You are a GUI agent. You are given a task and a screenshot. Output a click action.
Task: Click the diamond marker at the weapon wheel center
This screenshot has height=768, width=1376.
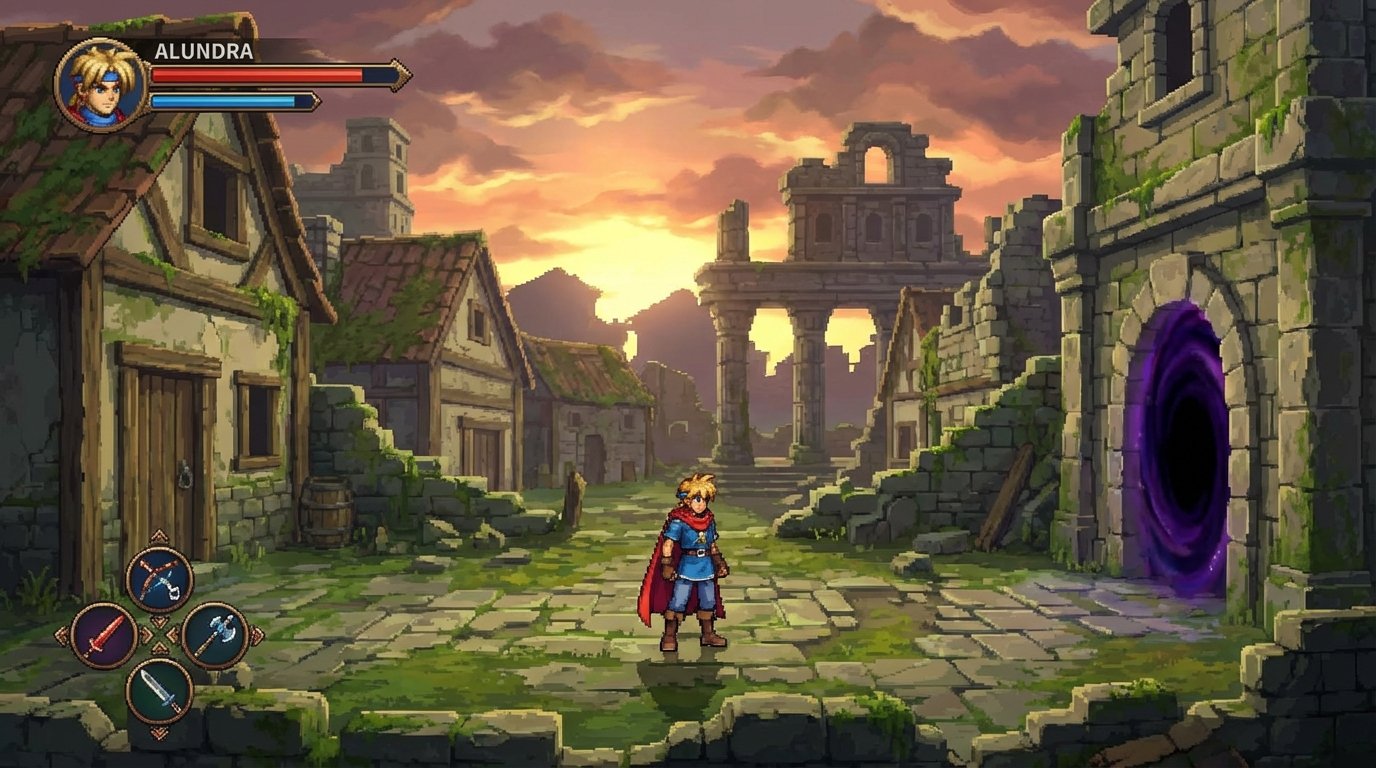(159, 635)
